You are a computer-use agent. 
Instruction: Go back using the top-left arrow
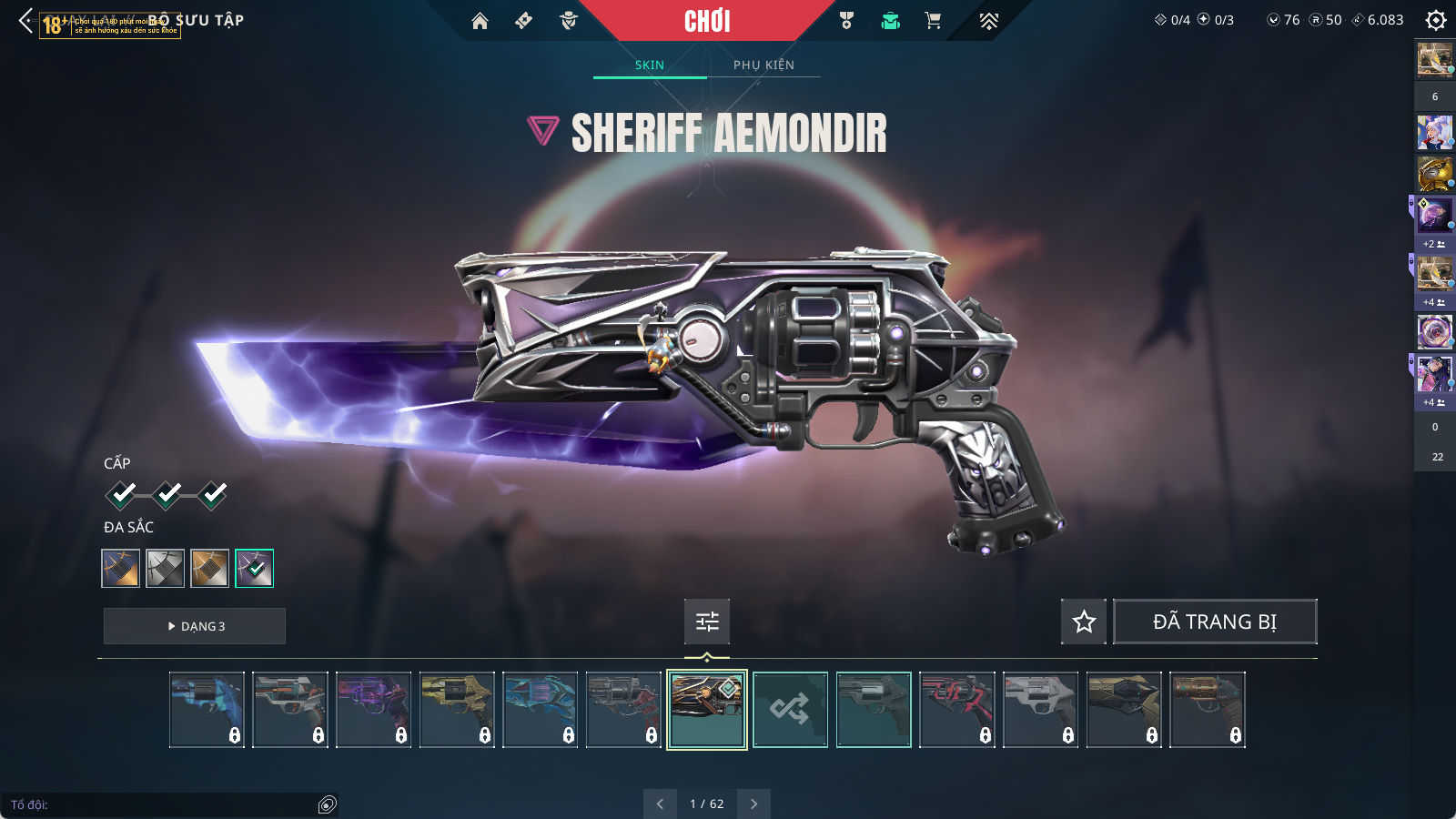[x=25, y=20]
